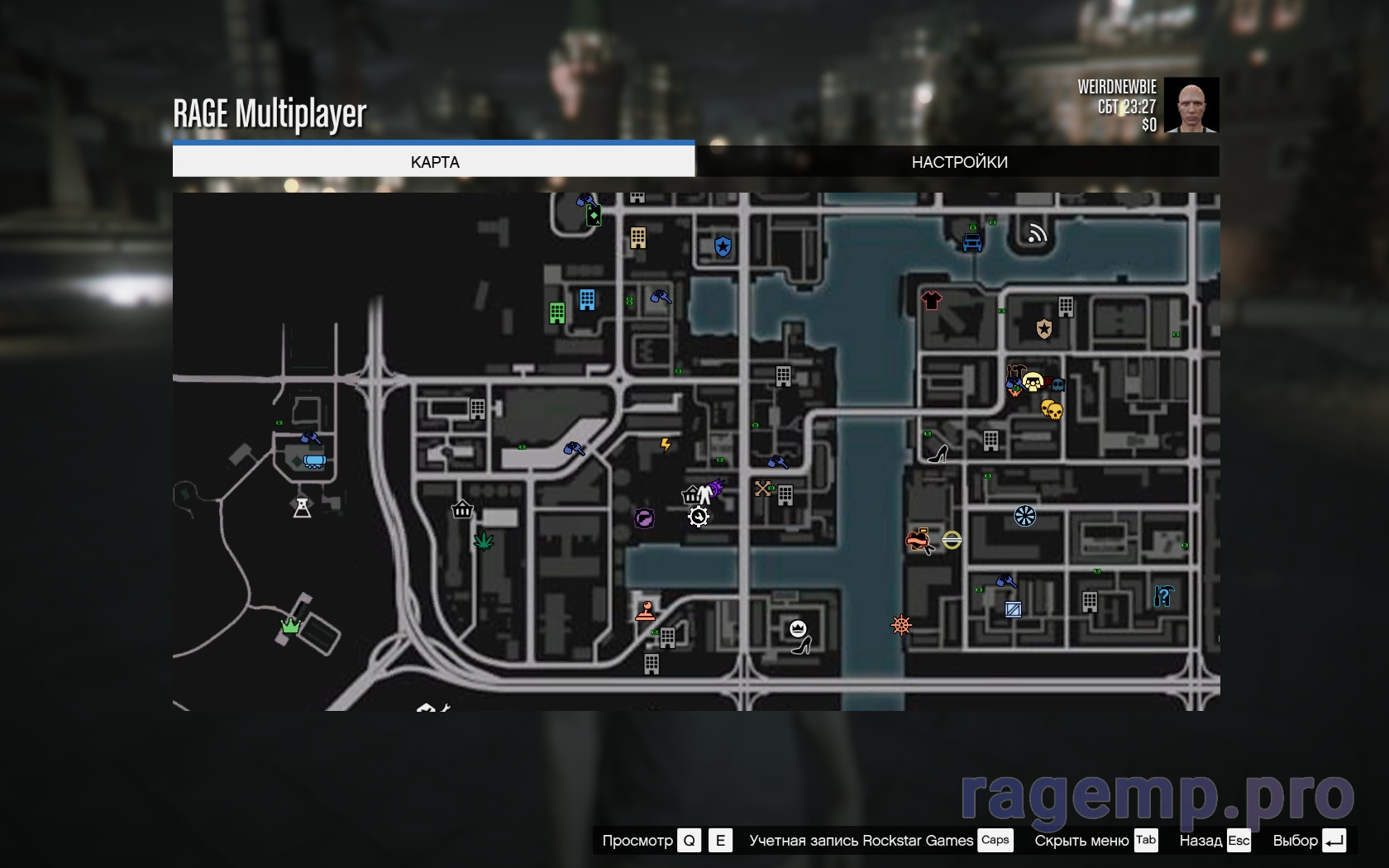This screenshot has width=1389, height=868.
Task: Select the light blue building marker
Action: coord(587,299)
